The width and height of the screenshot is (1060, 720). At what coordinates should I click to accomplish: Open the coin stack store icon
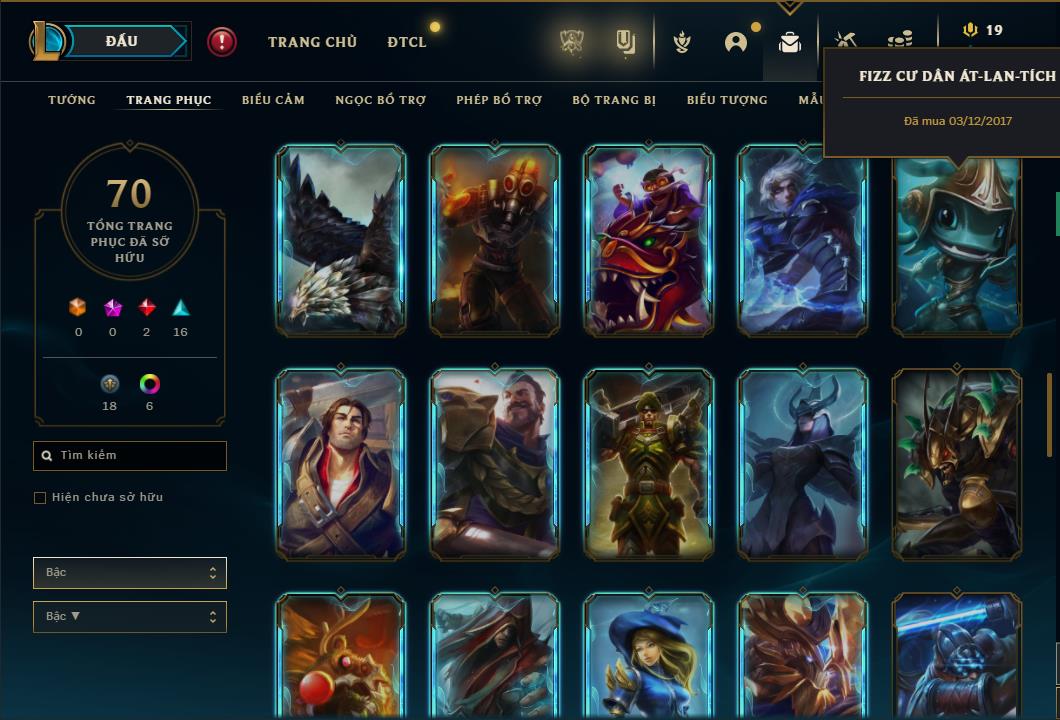pos(899,41)
